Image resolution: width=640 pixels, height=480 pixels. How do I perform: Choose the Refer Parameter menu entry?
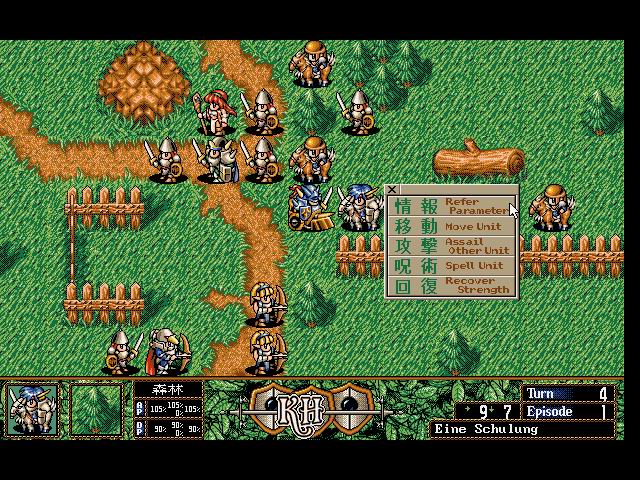tap(452, 207)
